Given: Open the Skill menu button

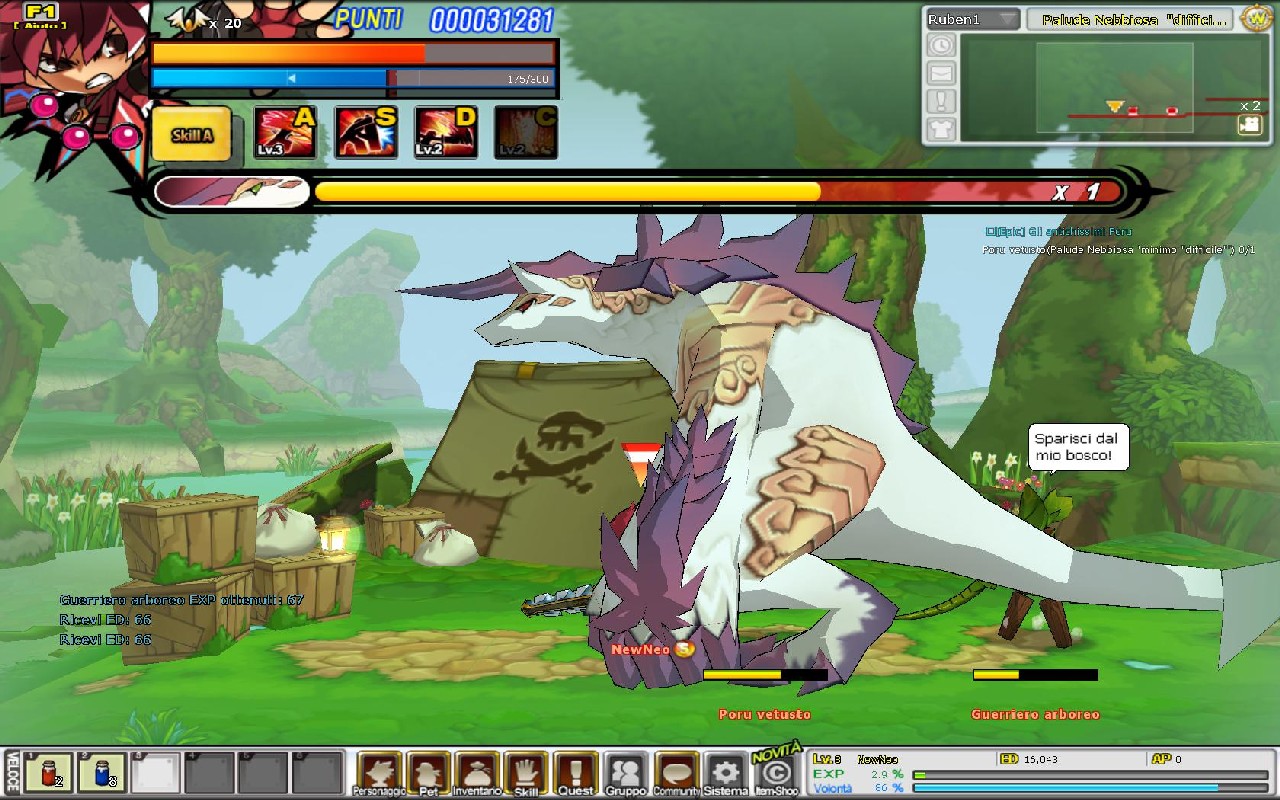Looking at the screenshot, I should click(x=526, y=773).
